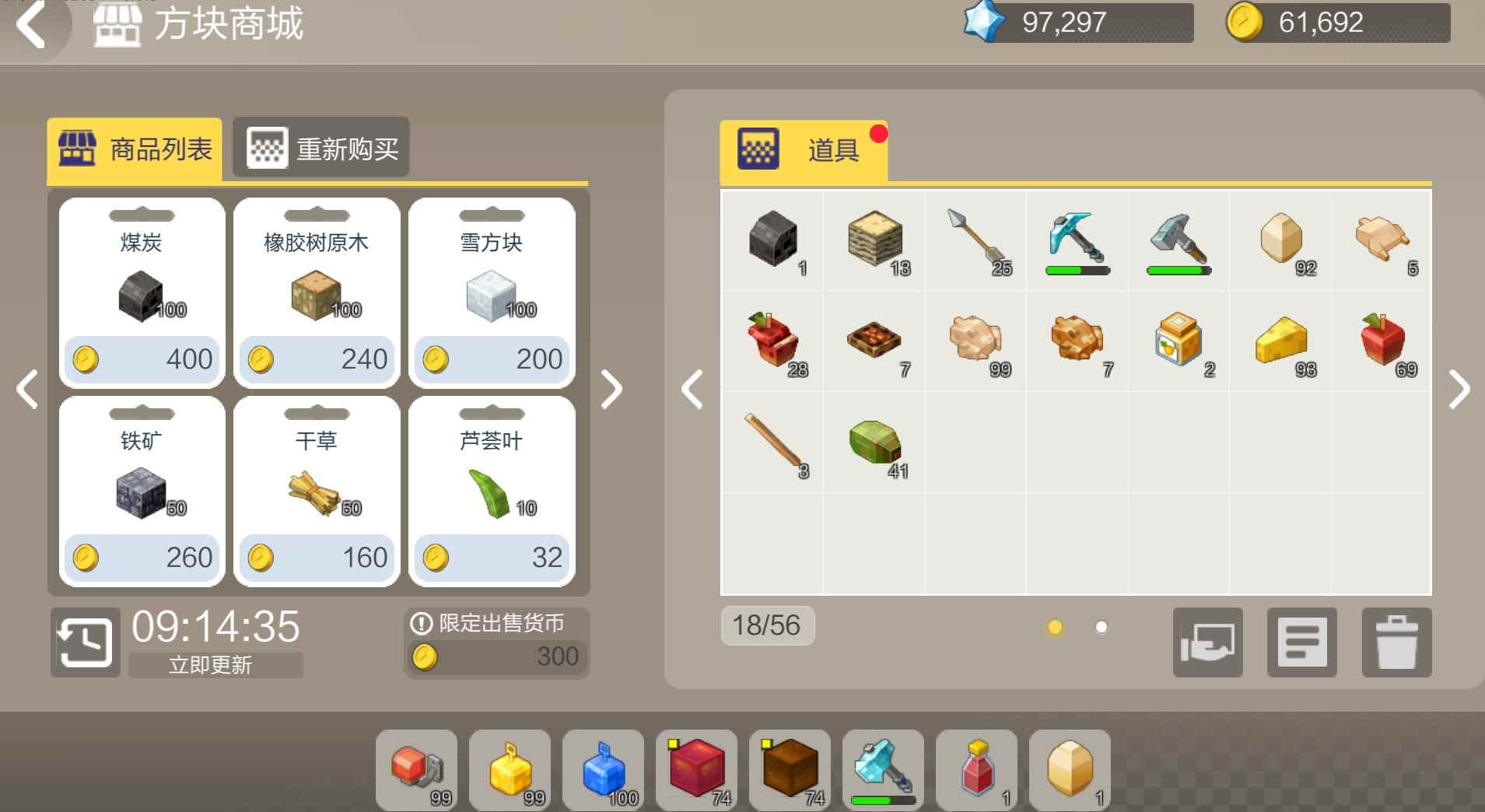1485x812 pixels.
Task: Select the pickaxe in the inventory
Action: coord(1076,241)
